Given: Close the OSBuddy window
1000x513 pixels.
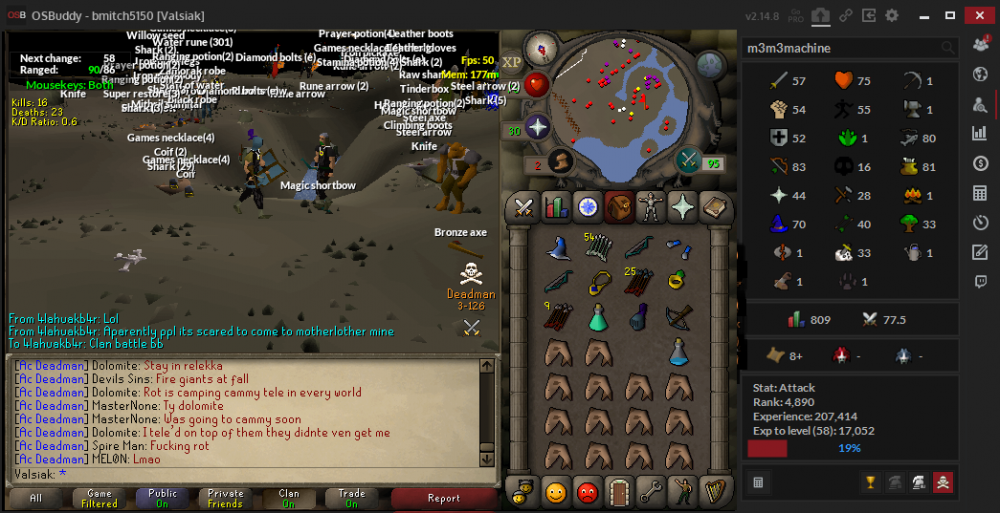Looking at the screenshot, I should (975, 15).
